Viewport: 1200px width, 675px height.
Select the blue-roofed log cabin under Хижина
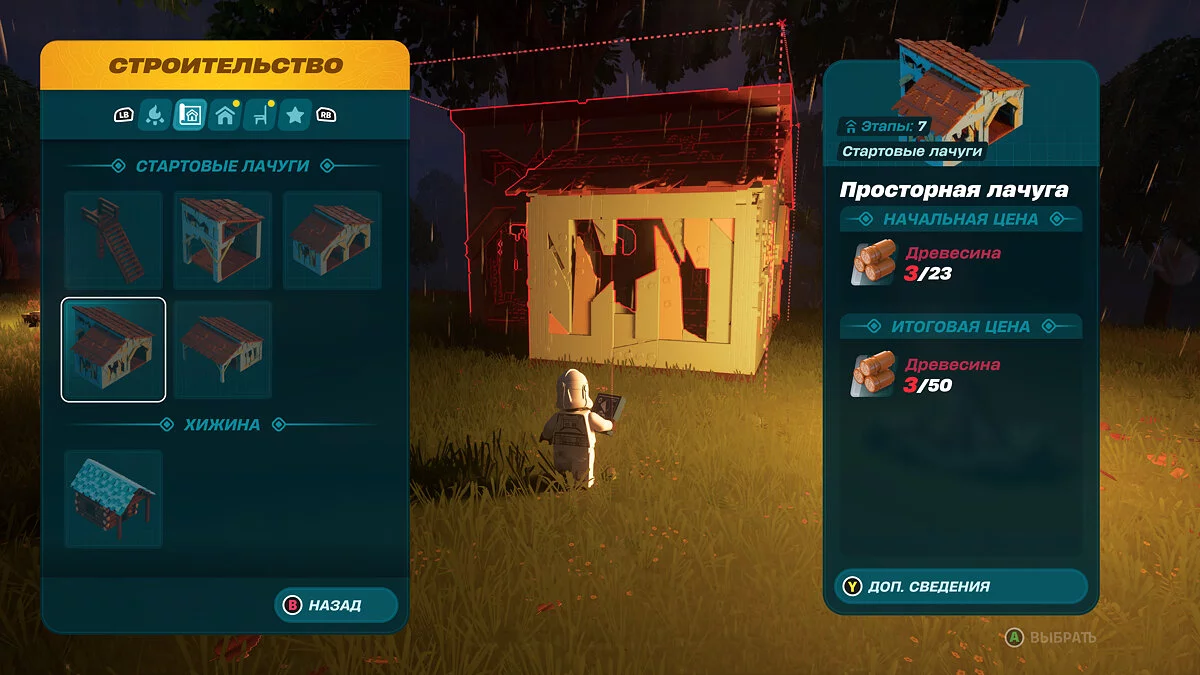coord(114,498)
